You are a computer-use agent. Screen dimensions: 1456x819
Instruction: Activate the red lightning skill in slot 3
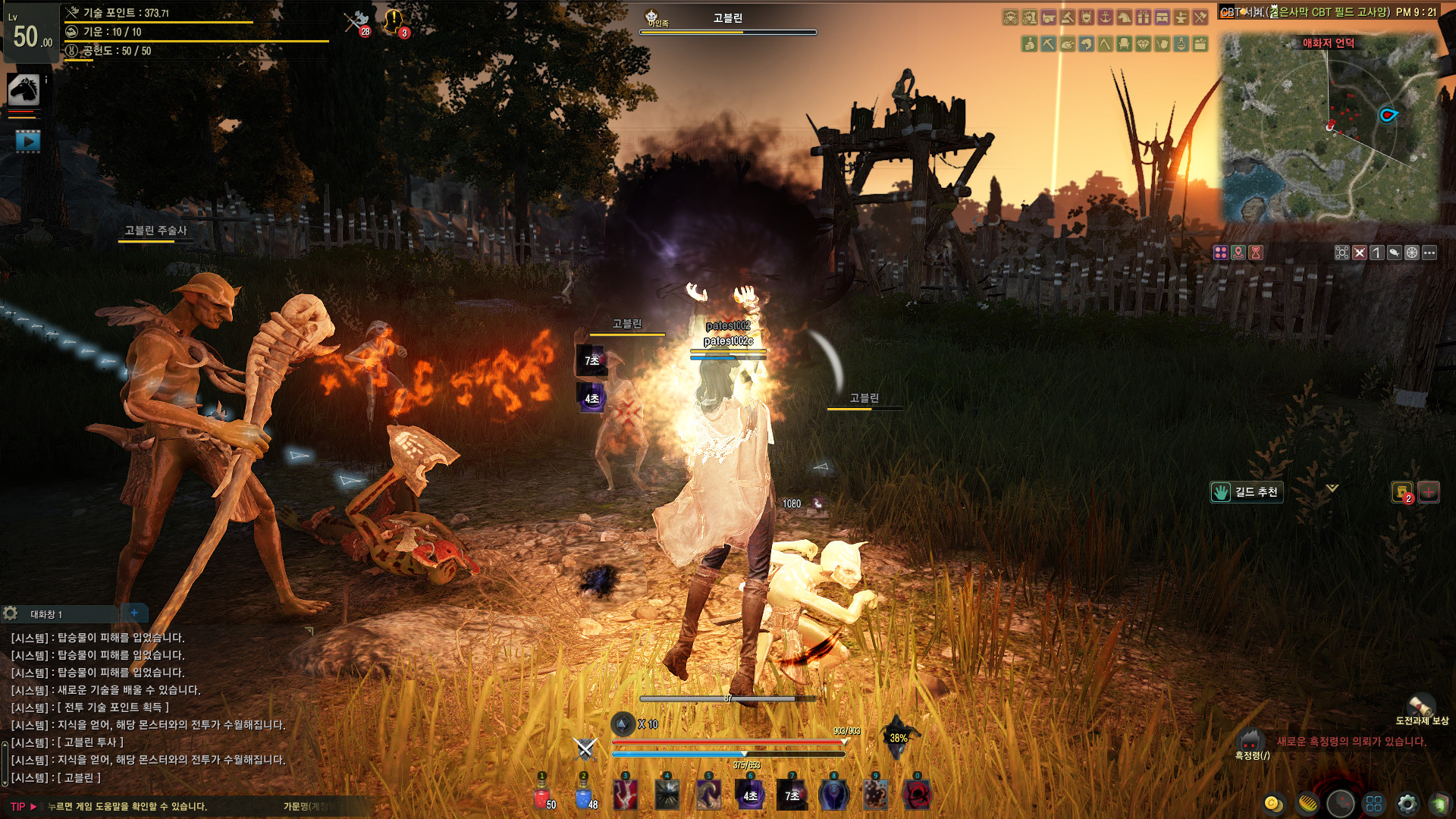(x=626, y=795)
